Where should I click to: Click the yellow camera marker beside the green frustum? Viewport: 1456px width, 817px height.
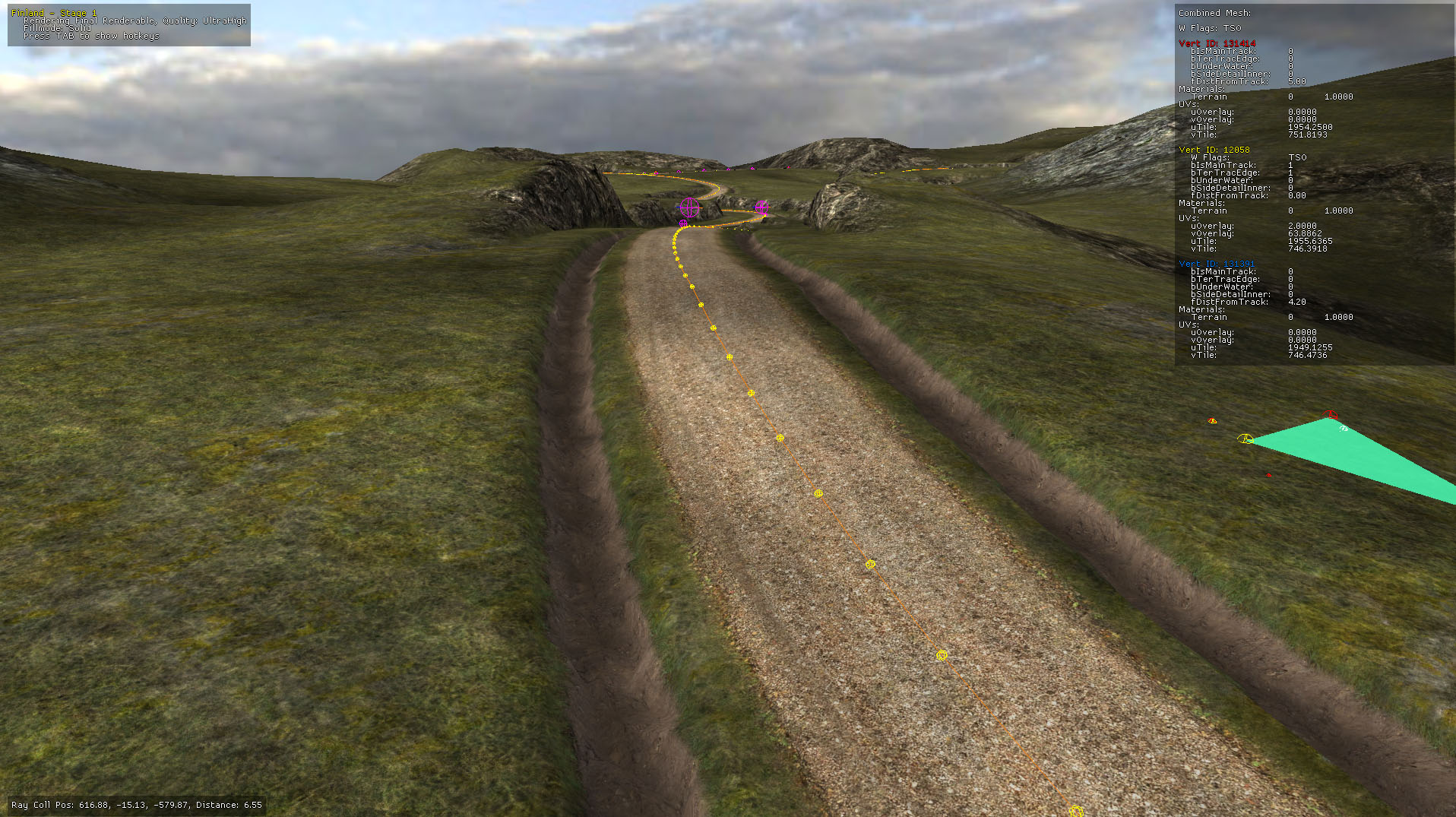1246,439
